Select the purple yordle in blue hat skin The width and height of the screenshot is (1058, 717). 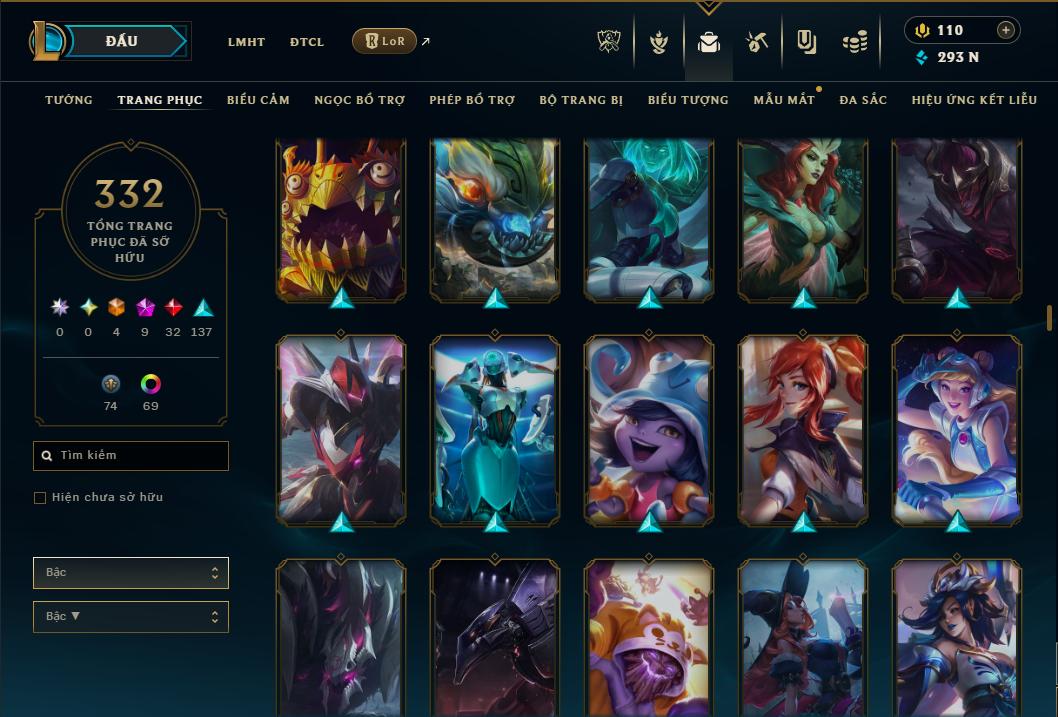tap(649, 430)
